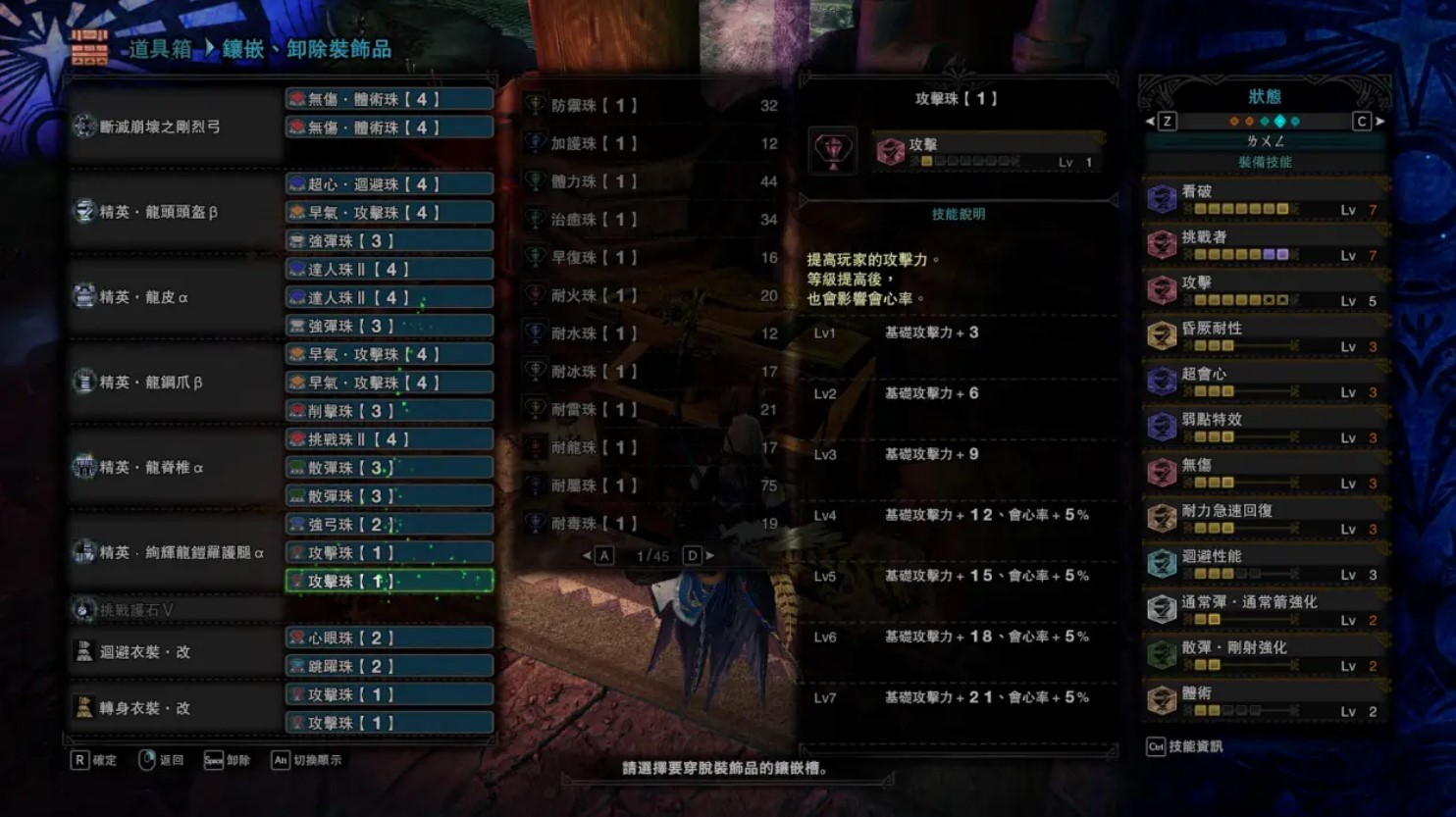The height and width of the screenshot is (817, 1456).
Task: Click the left A arrow for previous decoration page
Action: click(x=597, y=555)
